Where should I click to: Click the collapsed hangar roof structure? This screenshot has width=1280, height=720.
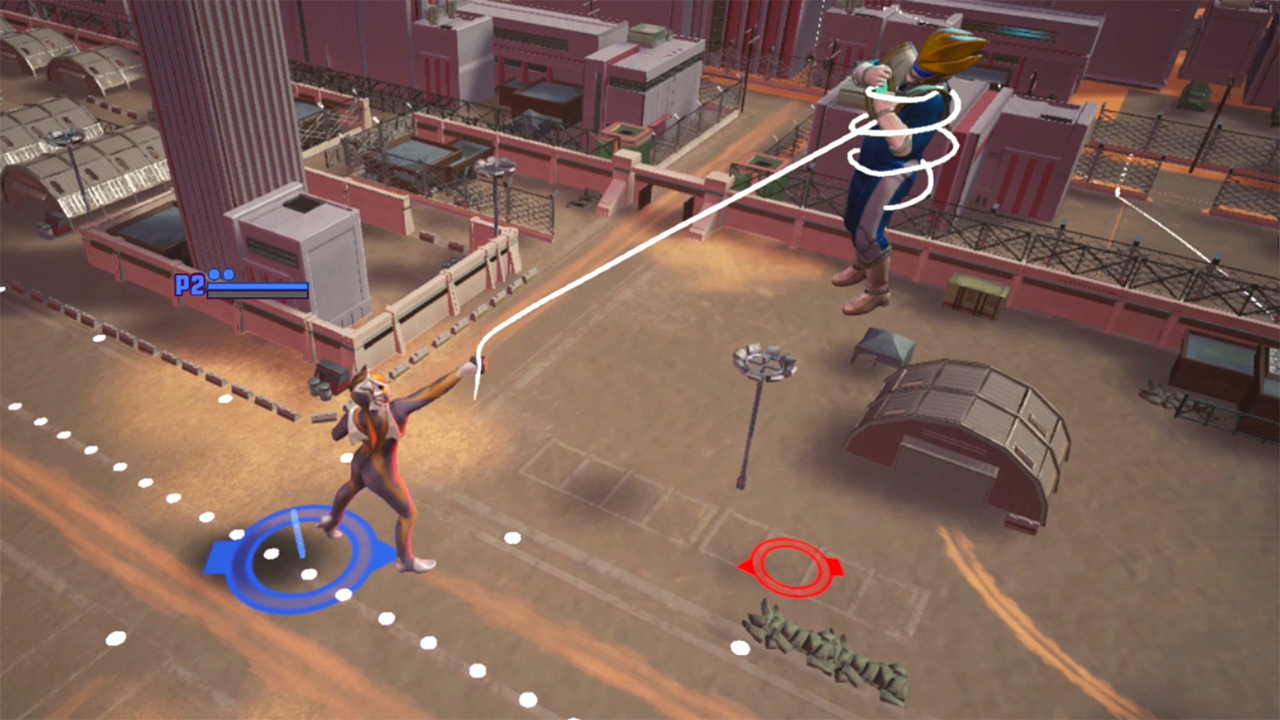(x=960, y=430)
